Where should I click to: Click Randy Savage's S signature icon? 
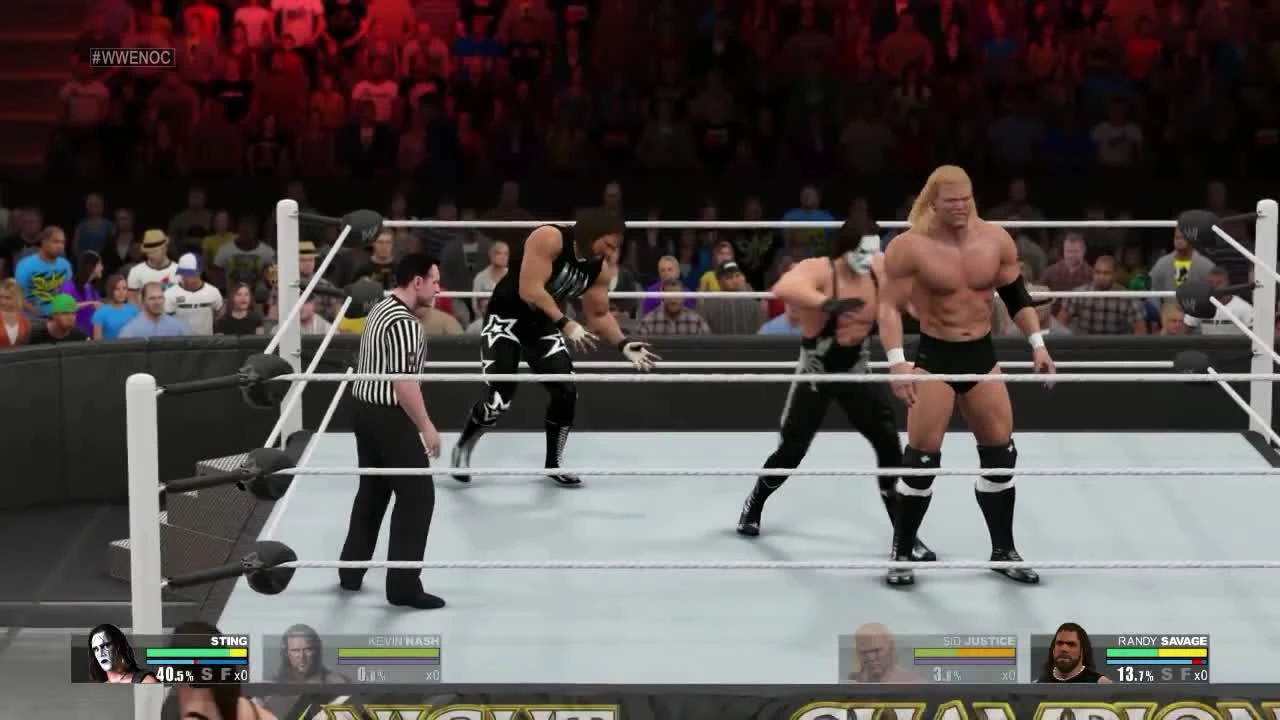[1168, 675]
